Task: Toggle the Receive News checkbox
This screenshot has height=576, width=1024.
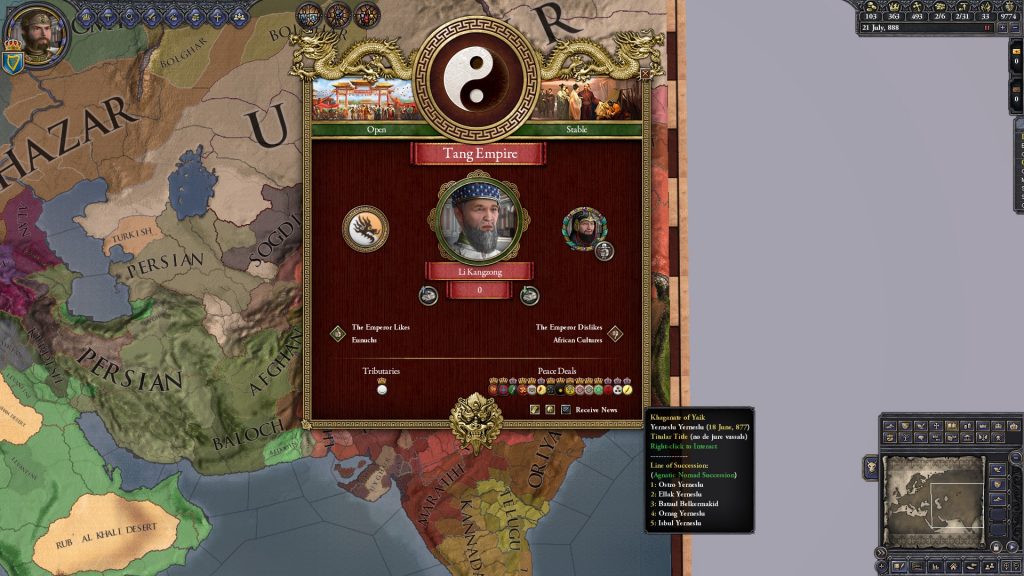Action: 566,409
